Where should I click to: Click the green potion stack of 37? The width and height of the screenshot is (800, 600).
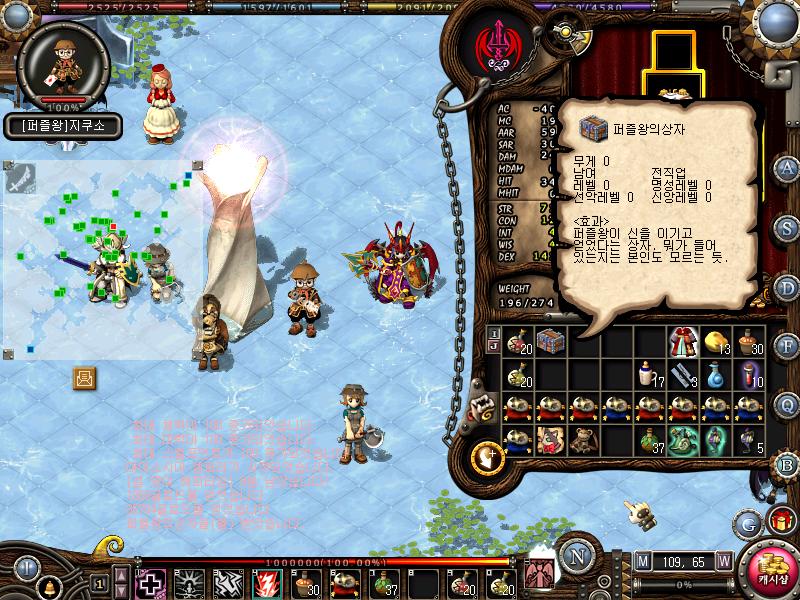coord(650,439)
